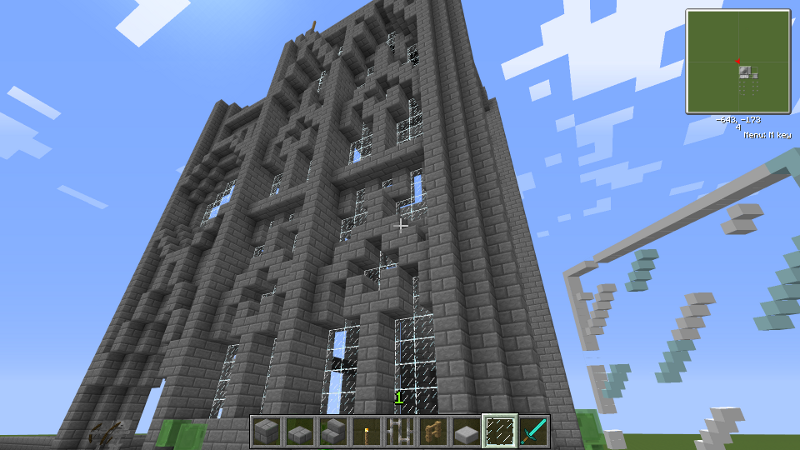Select the smooth stone slab slot
This screenshot has width=800, height=450.
466,432
